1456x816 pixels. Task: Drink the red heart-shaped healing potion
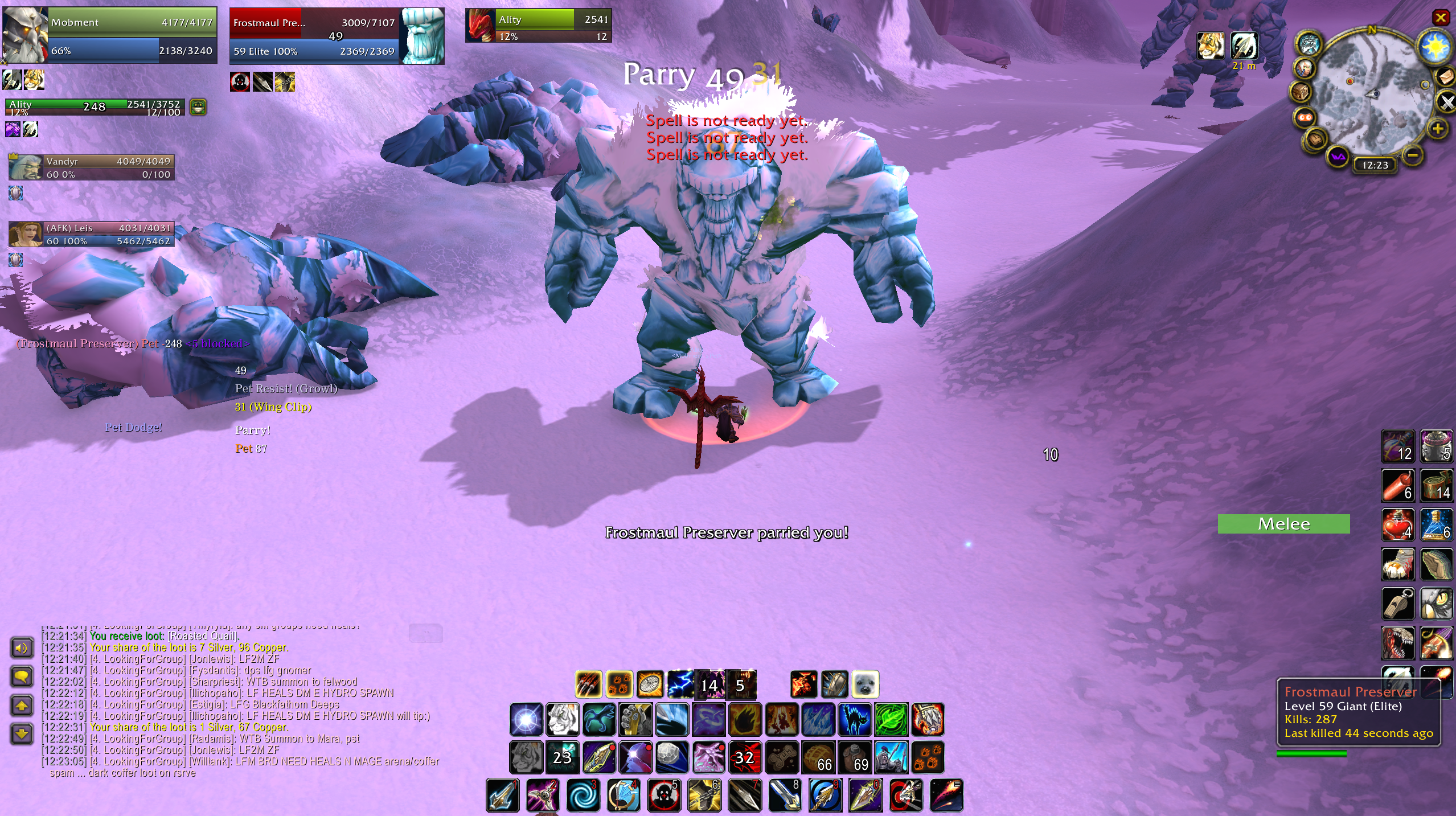click(x=1397, y=524)
